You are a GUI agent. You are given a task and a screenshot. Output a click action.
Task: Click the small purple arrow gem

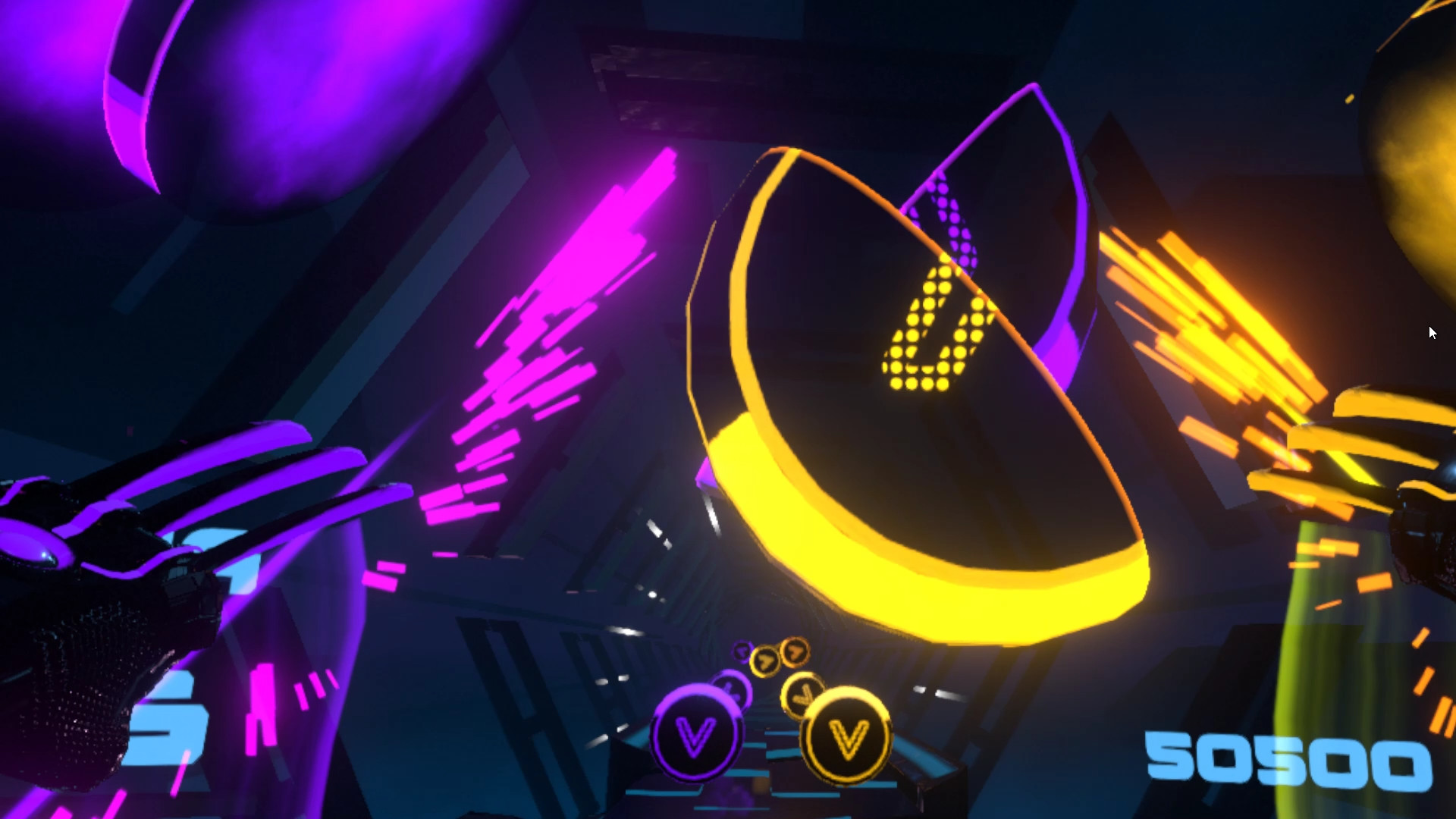742,651
